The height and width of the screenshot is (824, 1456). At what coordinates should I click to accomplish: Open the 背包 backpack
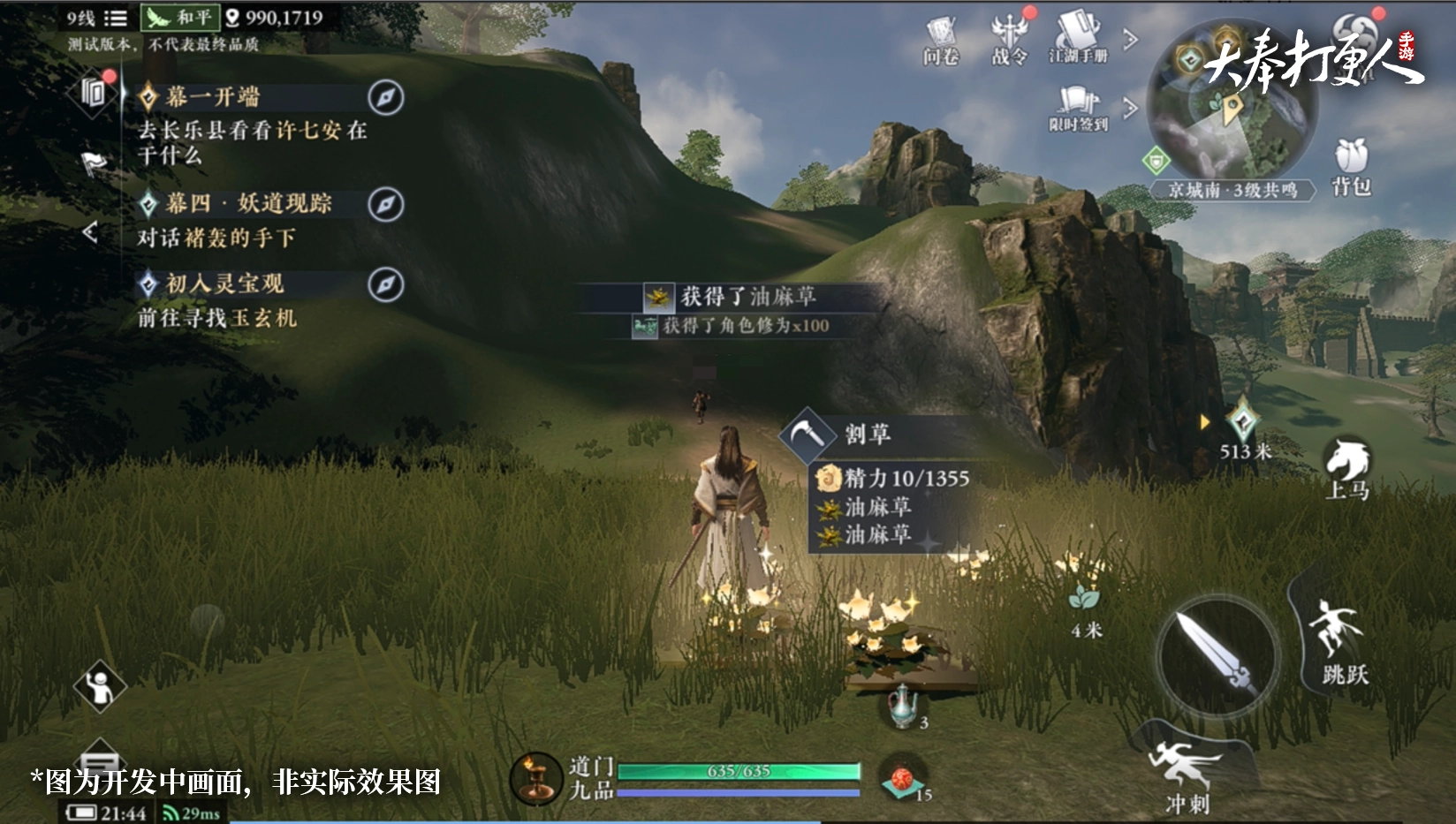[x=1351, y=166]
